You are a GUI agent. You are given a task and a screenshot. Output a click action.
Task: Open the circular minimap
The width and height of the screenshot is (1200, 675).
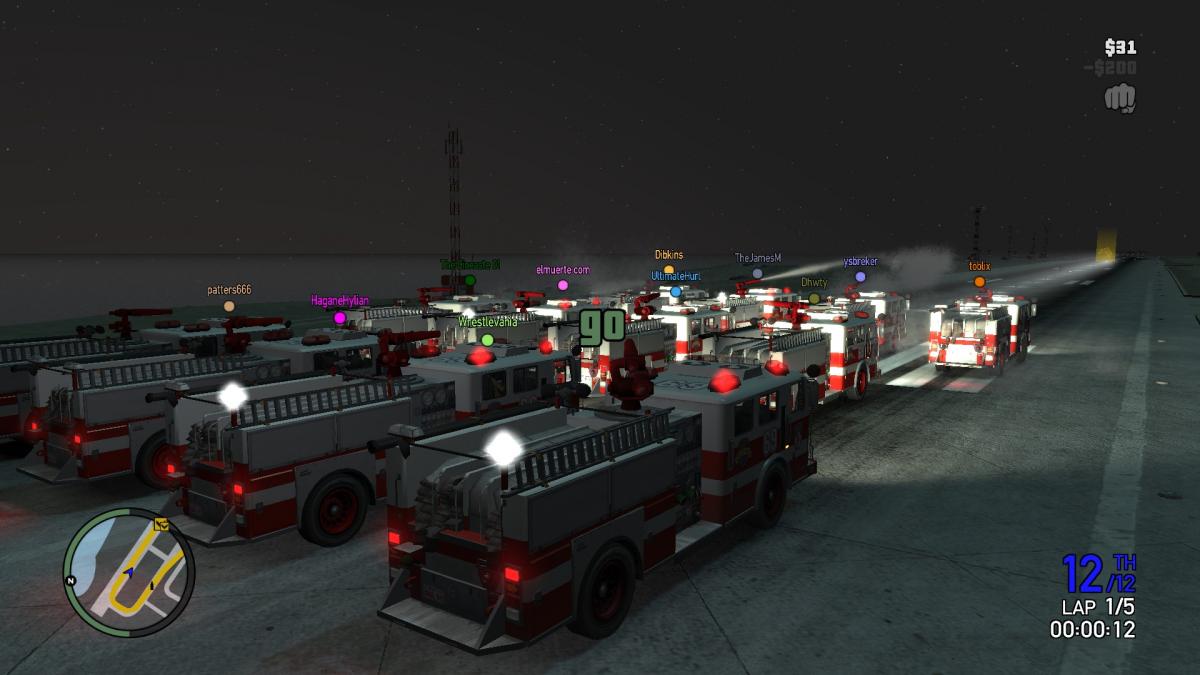128,572
